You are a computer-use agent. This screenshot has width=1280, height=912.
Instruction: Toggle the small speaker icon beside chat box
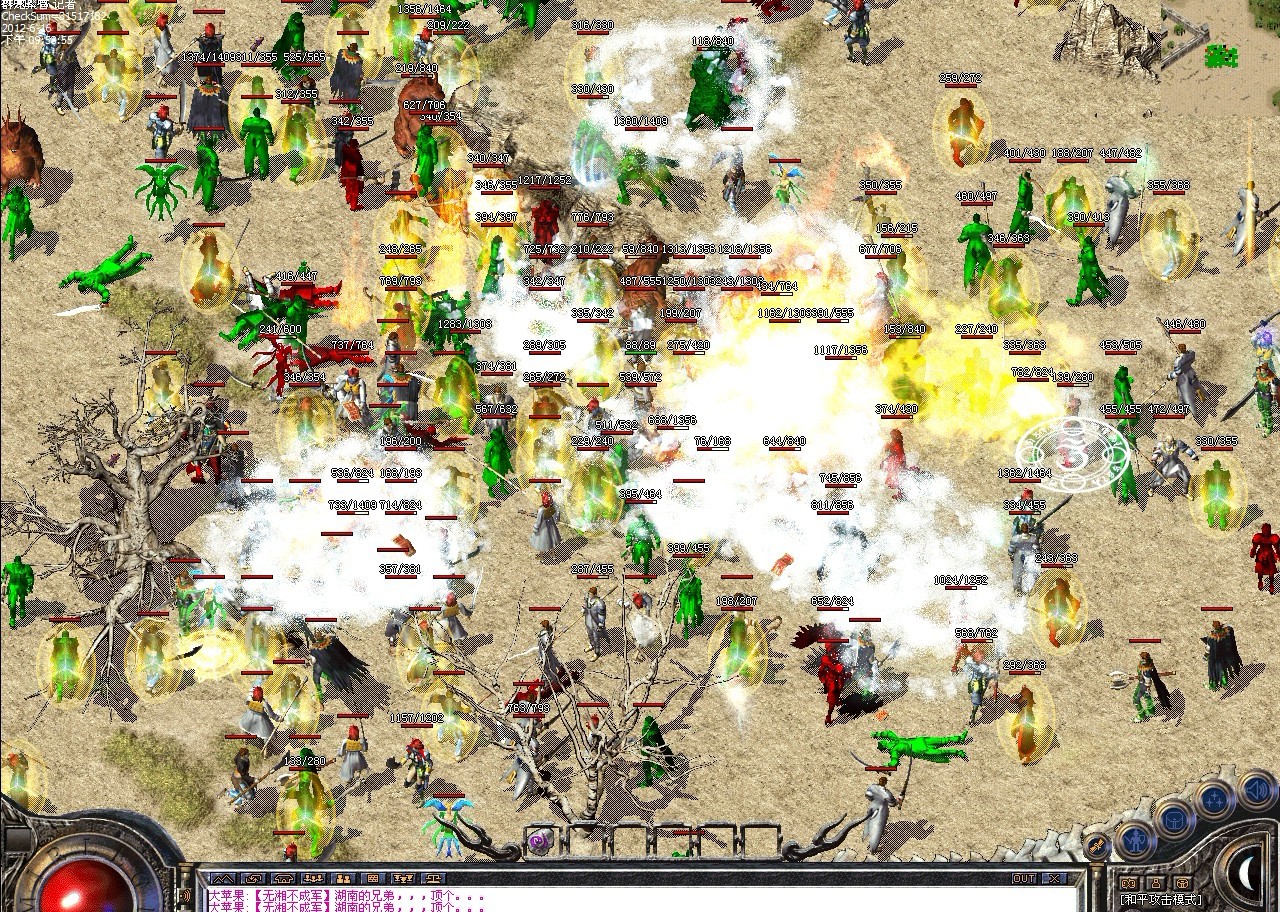(x=187, y=893)
